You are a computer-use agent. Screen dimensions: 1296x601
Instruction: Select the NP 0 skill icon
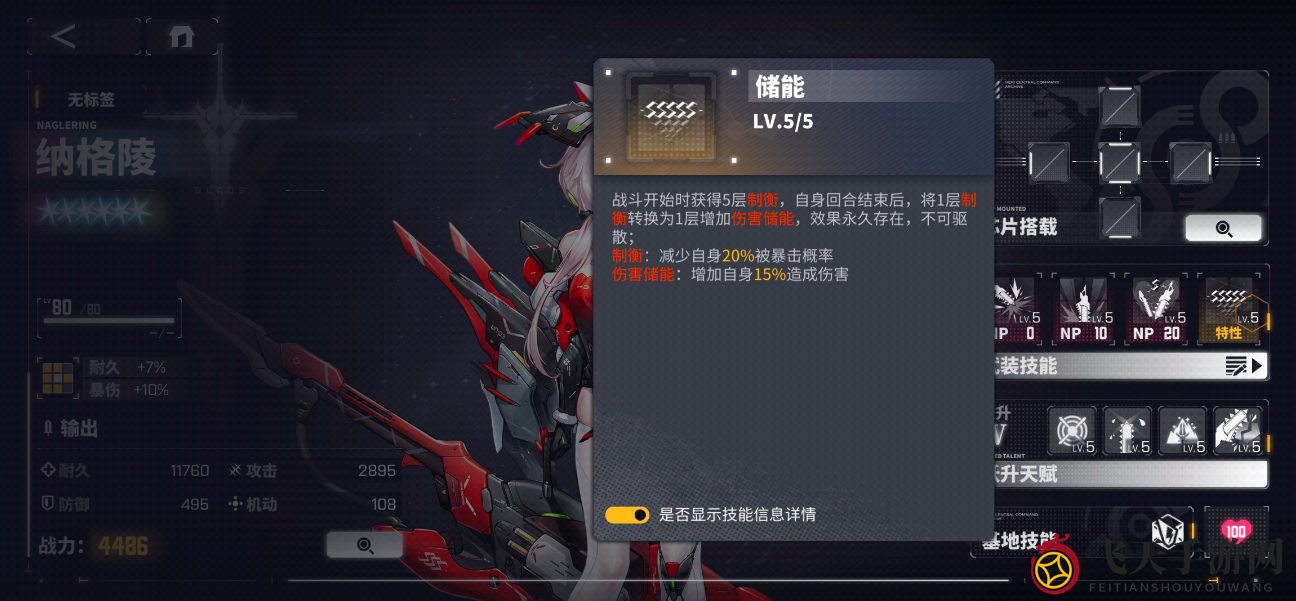point(1016,310)
